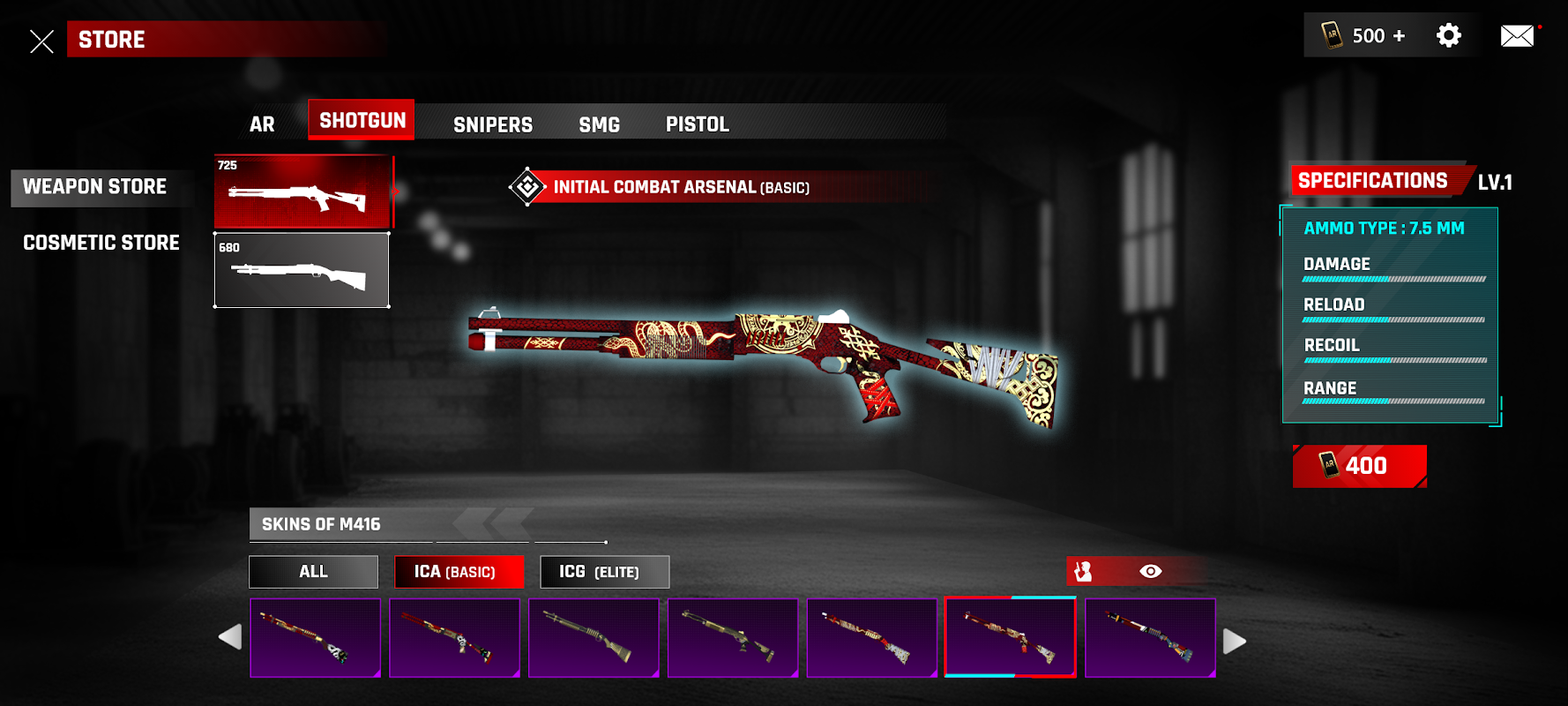Open the Weapon Store section
This screenshot has width=1568, height=706.
coord(95,187)
